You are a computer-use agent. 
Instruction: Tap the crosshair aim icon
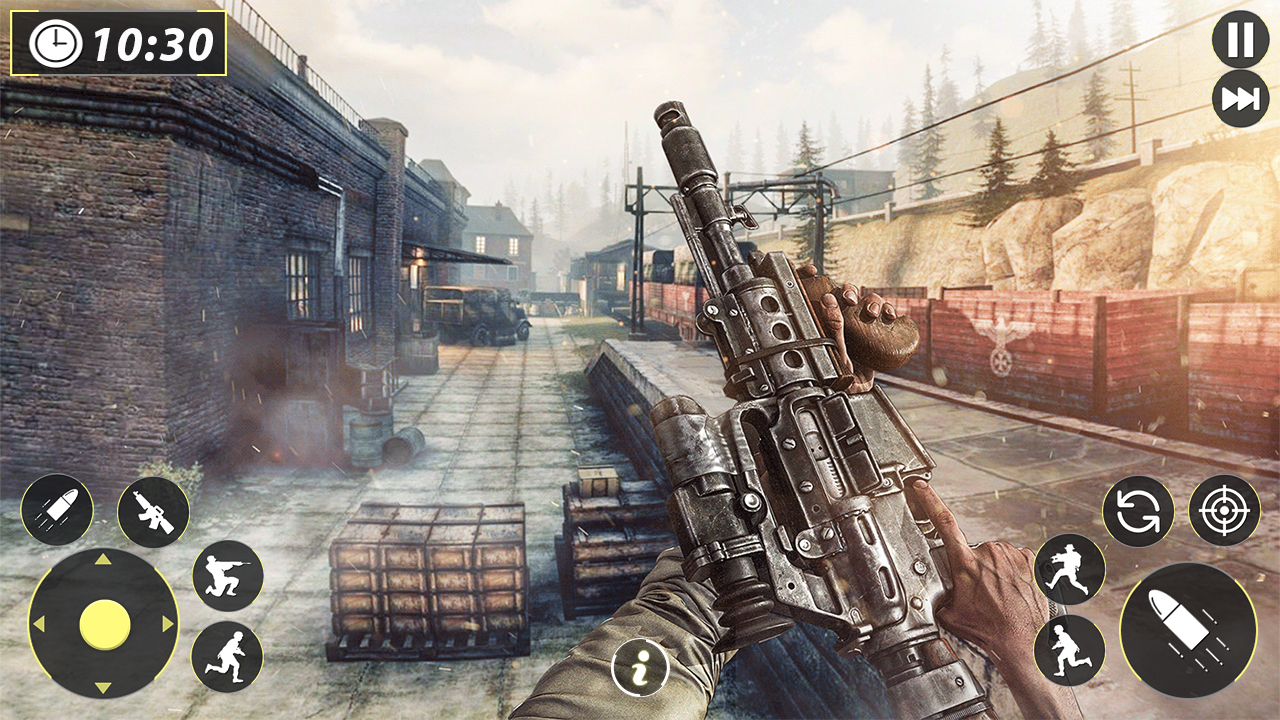tap(1222, 513)
